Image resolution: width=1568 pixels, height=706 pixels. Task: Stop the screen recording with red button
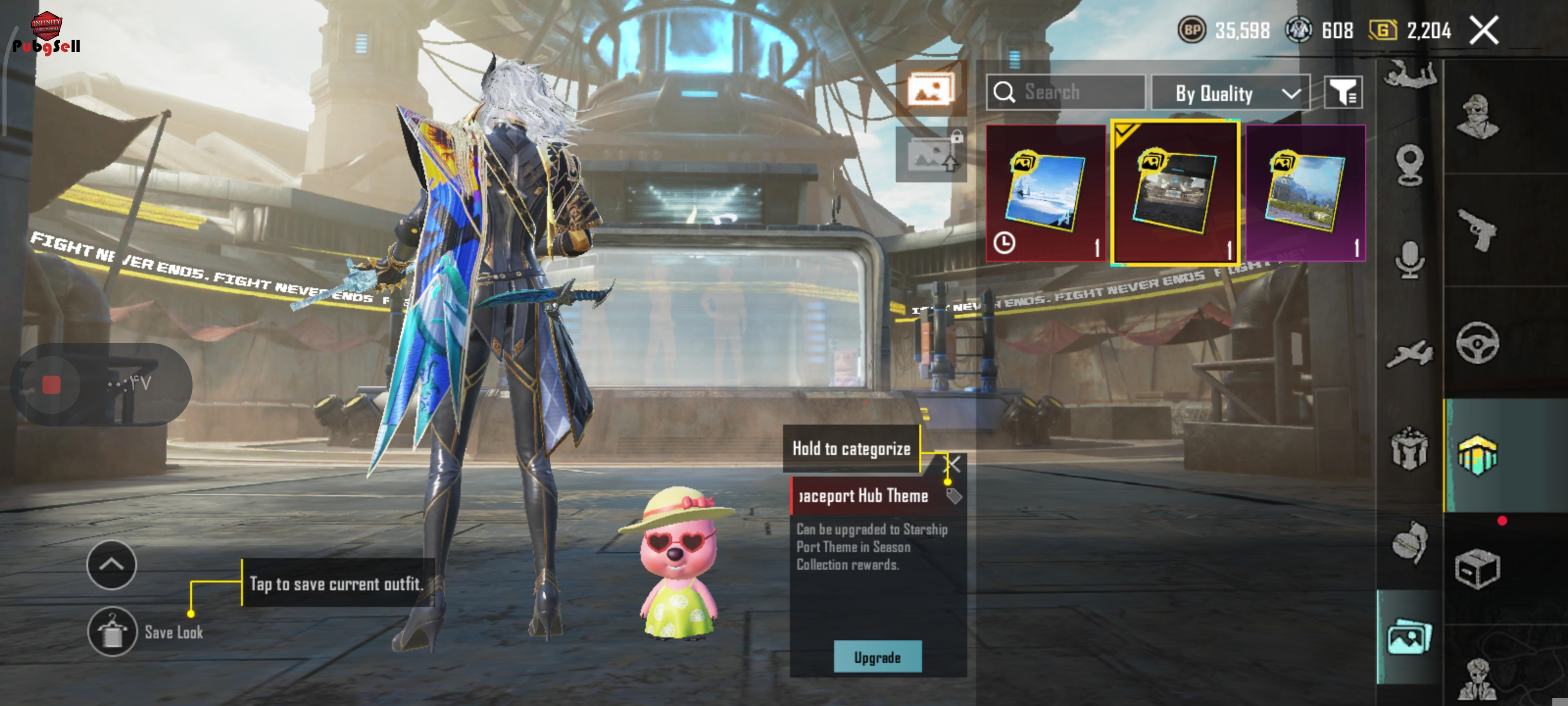(x=52, y=384)
